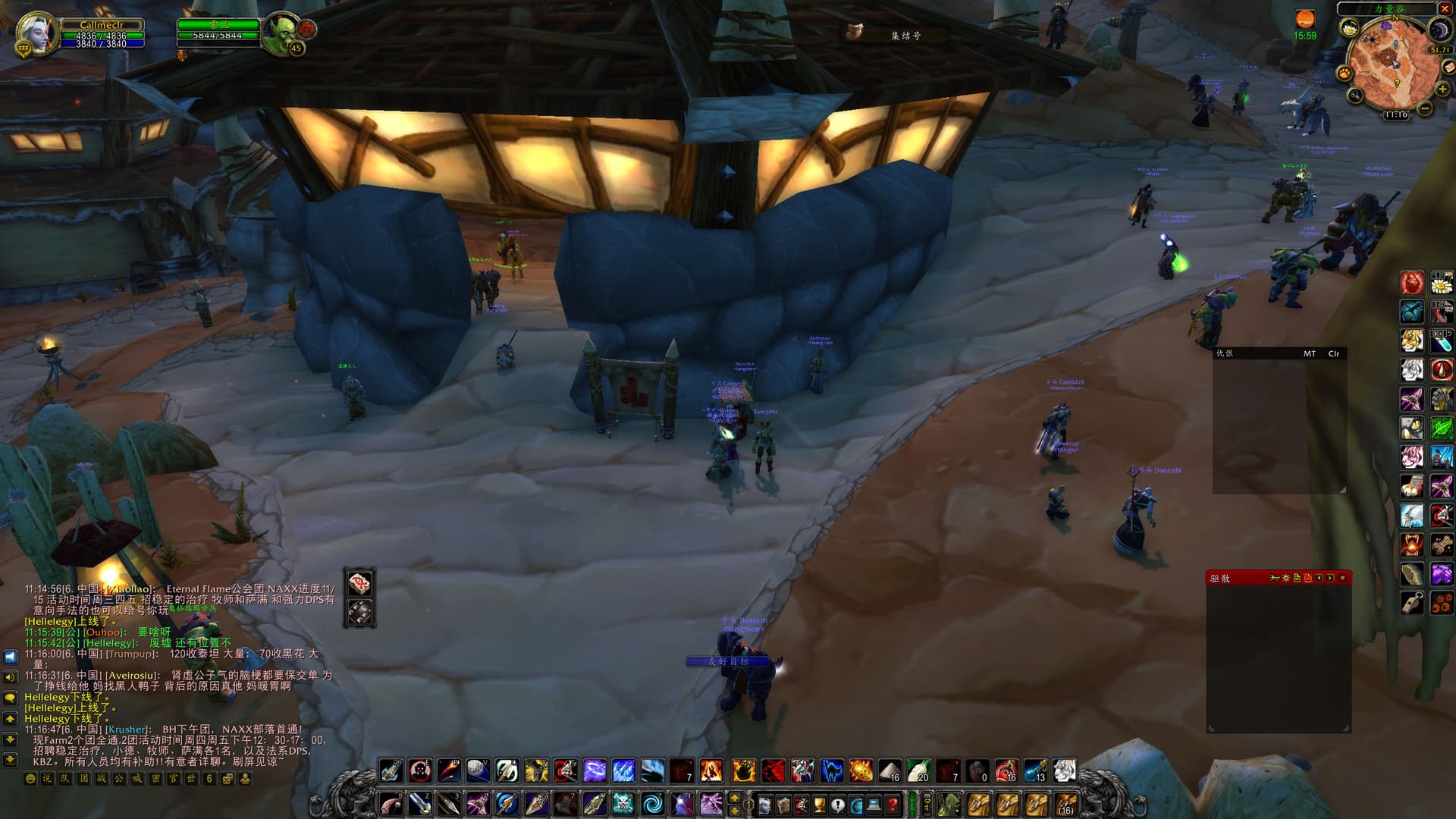Use the black cat ability icon

click(832, 771)
